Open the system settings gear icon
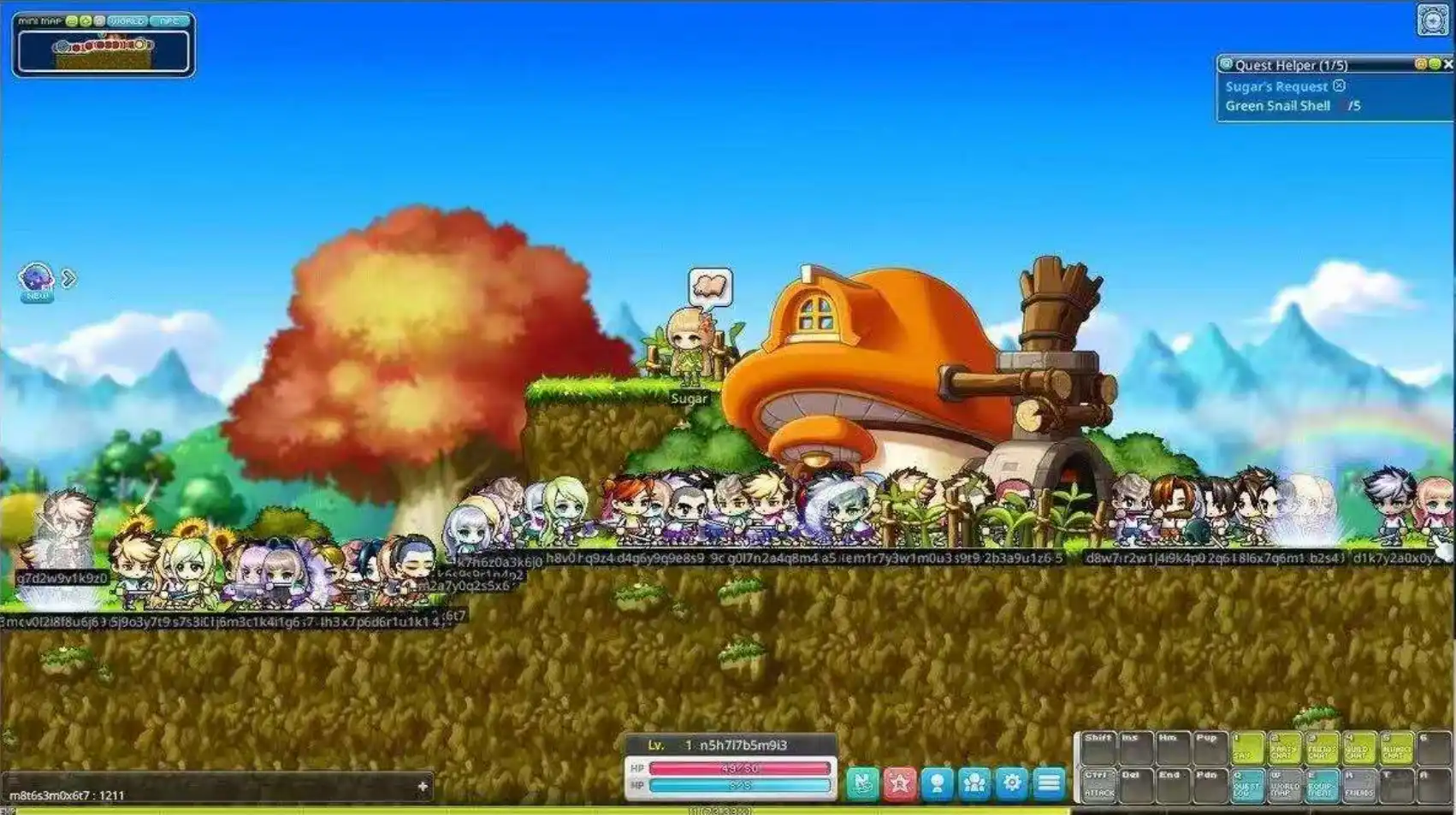The height and width of the screenshot is (815, 1456). [1012, 782]
